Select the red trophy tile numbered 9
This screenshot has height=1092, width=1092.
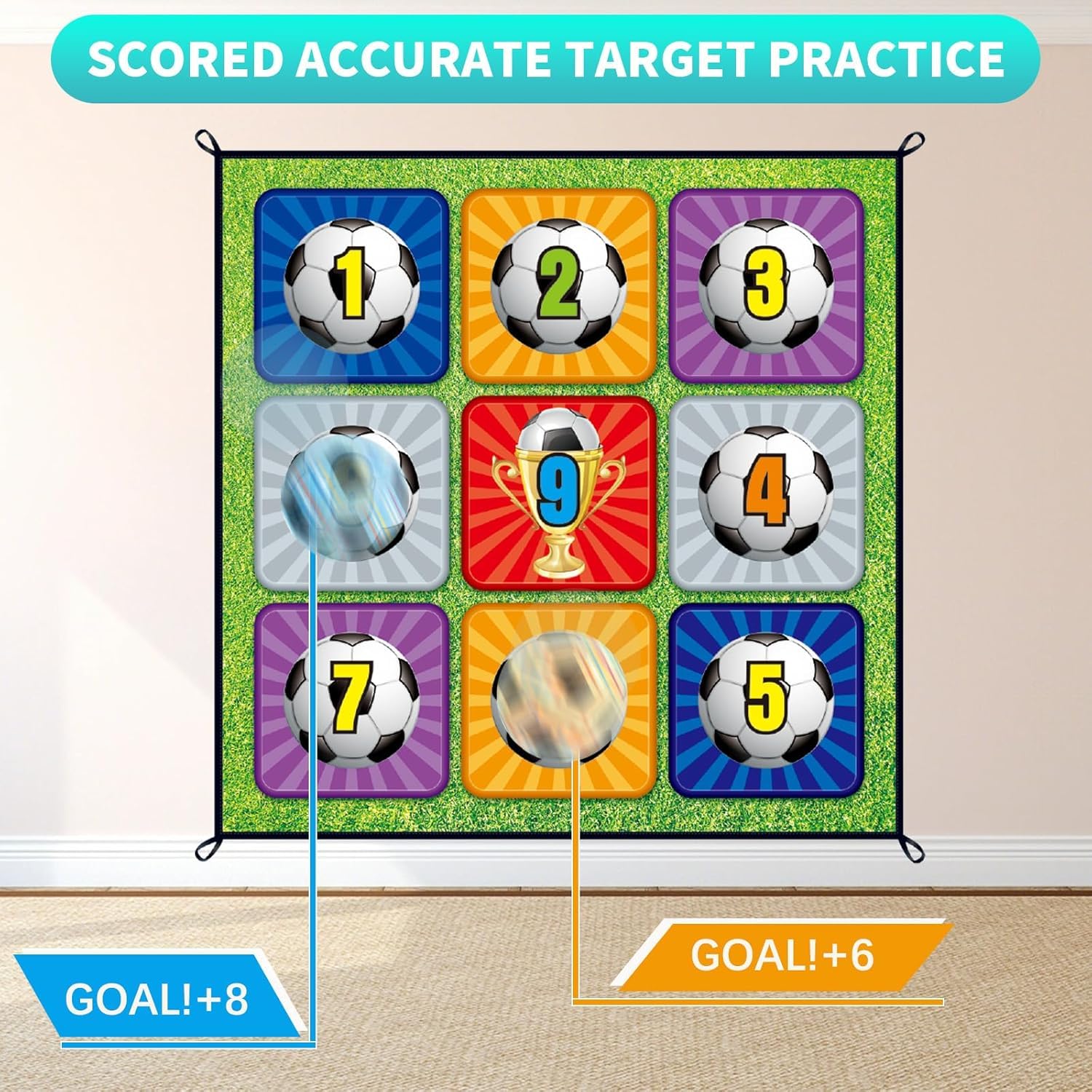point(558,492)
